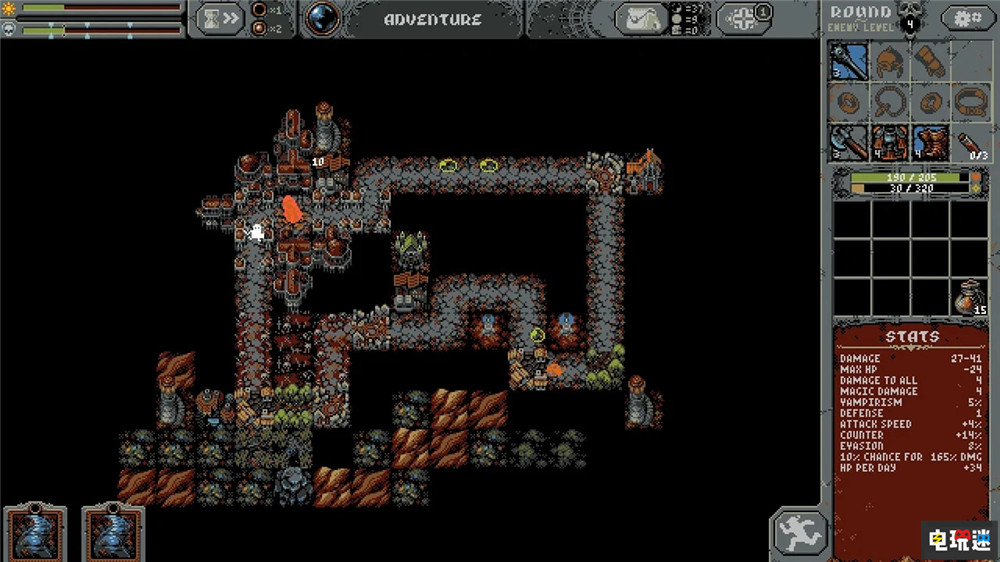Open the supply pouch in the inventory
1000x562 pixels.
969,298
